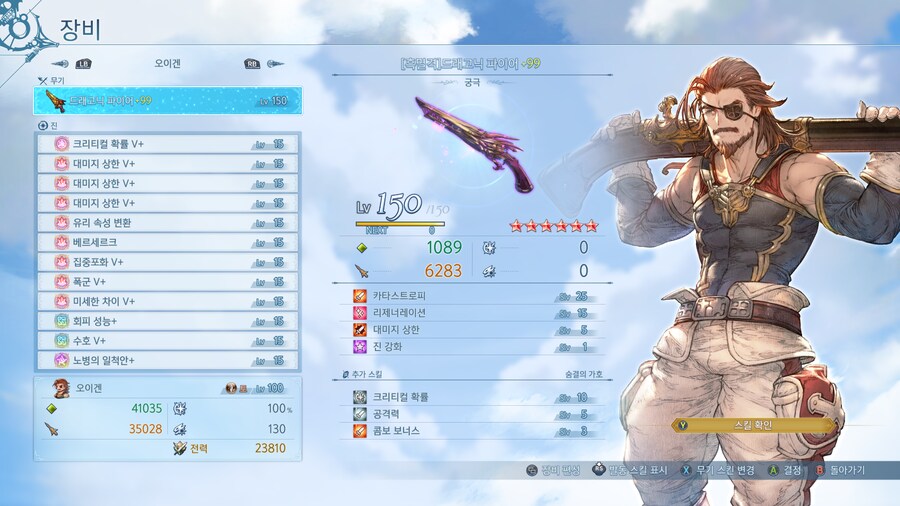The height and width of the screenshot is (506, 900).
Task: Select the 폭군 V+ sigil row
Action: [167, 281]
